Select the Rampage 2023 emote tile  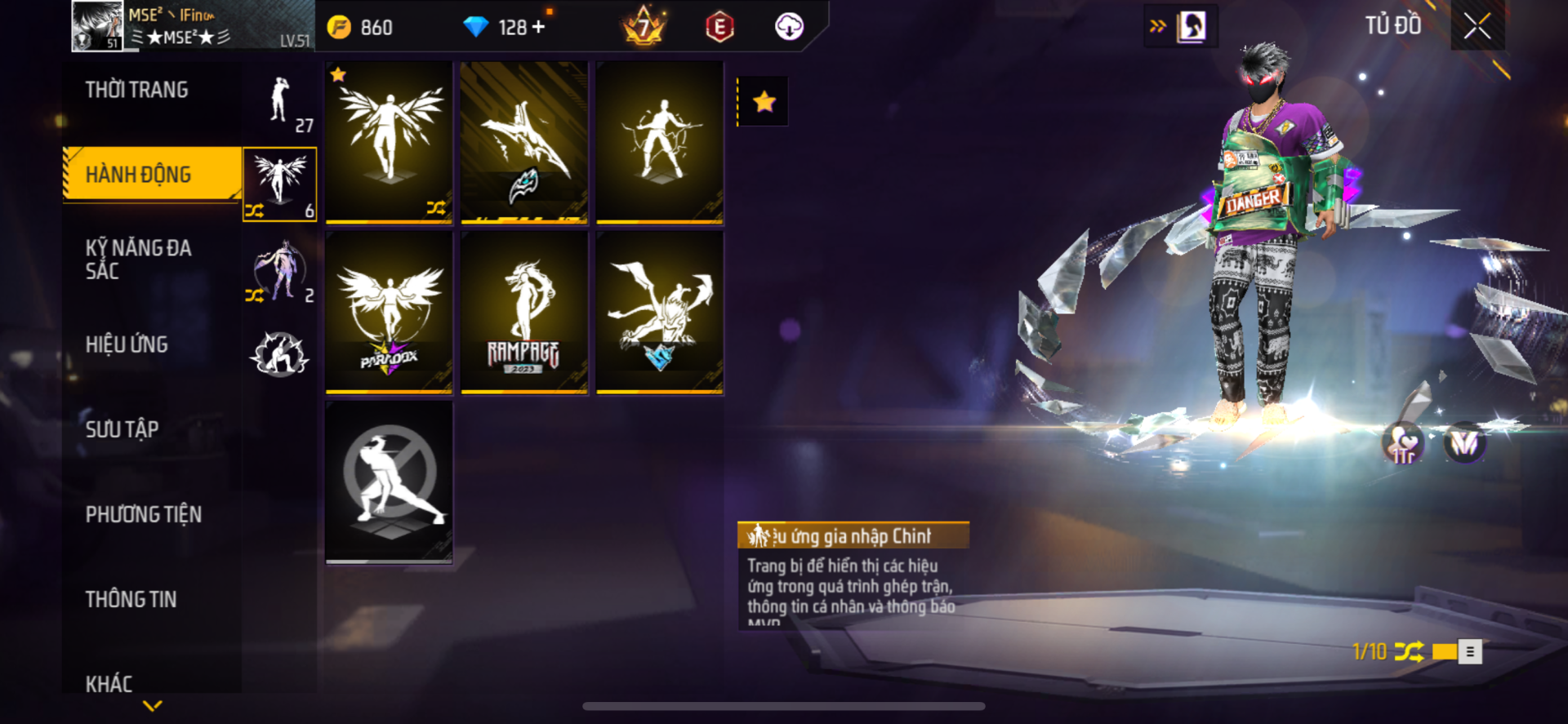click(524, 313)
